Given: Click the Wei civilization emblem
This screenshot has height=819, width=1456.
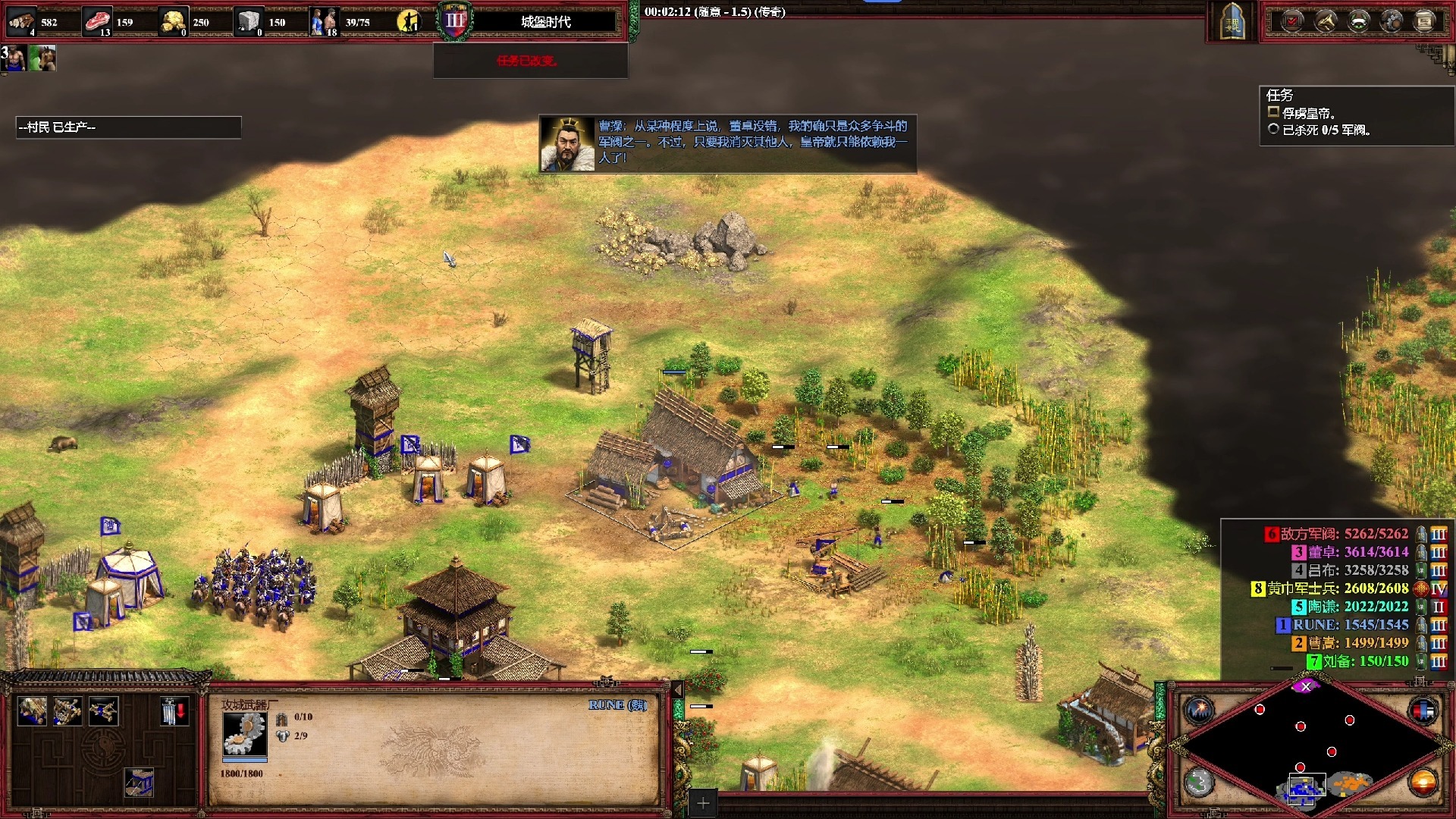Looking at the screenshot, I should tap(1232, 21).
